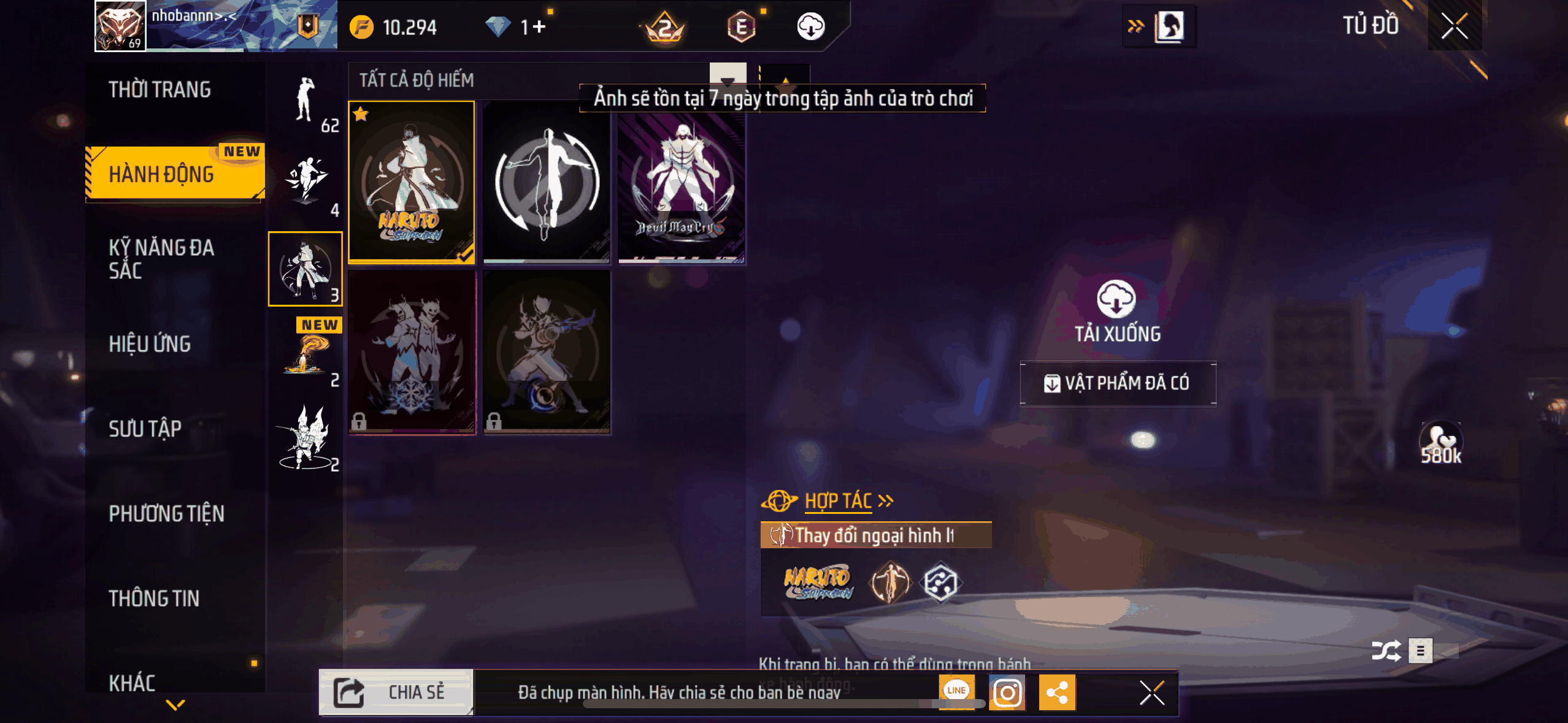The image size is (1568, 723).
Task: Select the white silhouette spin action card
Action: [x=547, y=182]
